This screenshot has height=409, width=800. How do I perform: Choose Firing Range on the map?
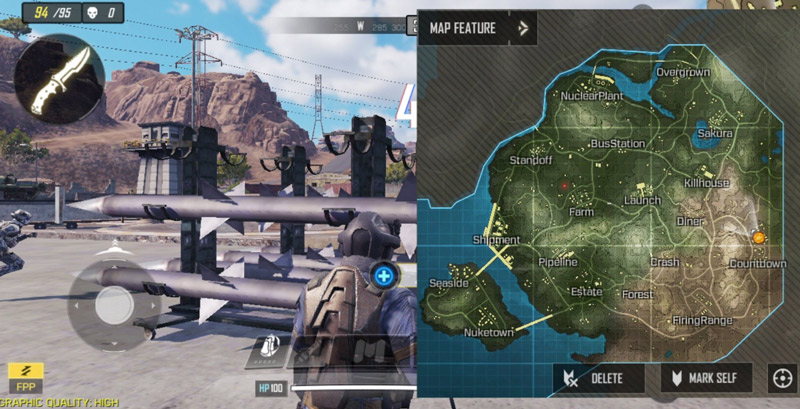pyautogui.click(x=702, y=320)
